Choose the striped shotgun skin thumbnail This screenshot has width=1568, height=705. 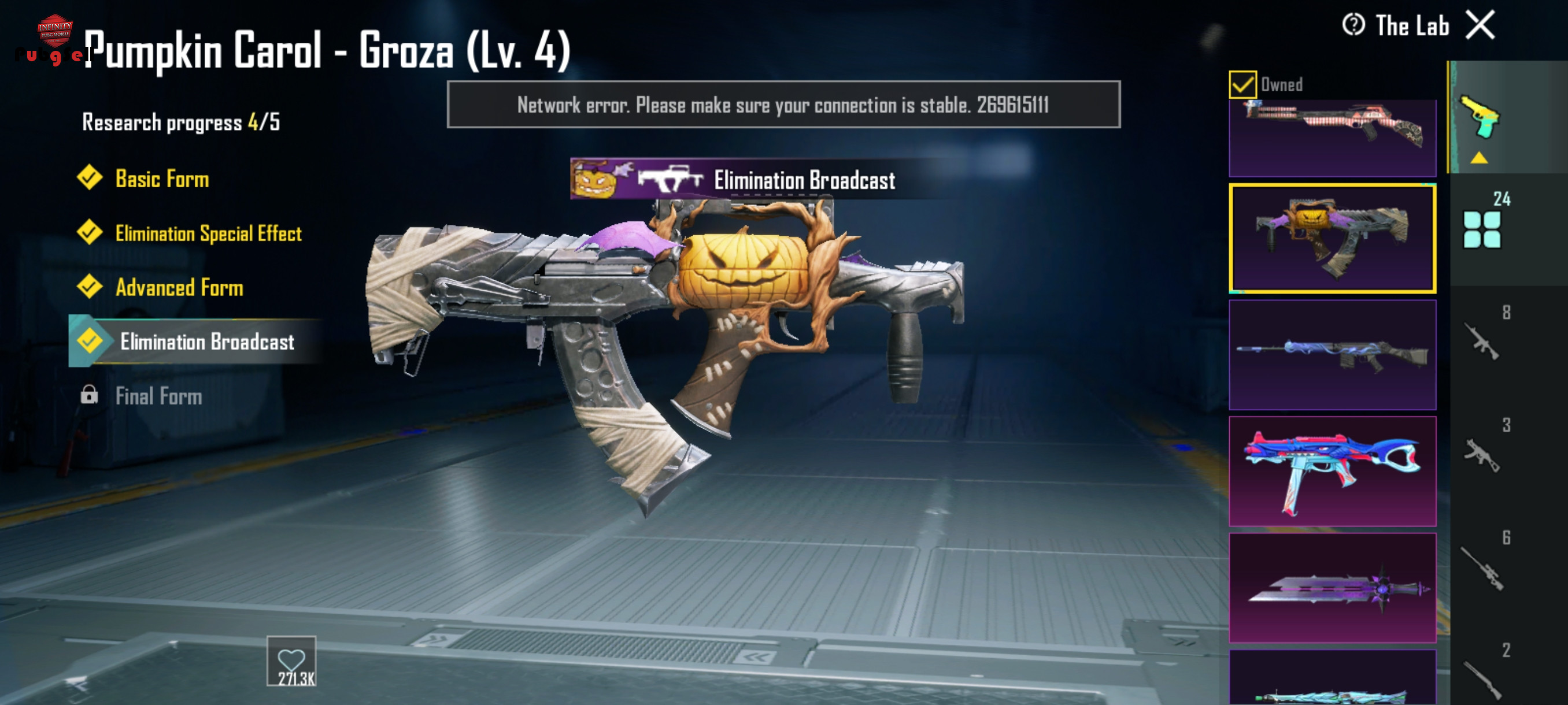tap(1332, 138)
